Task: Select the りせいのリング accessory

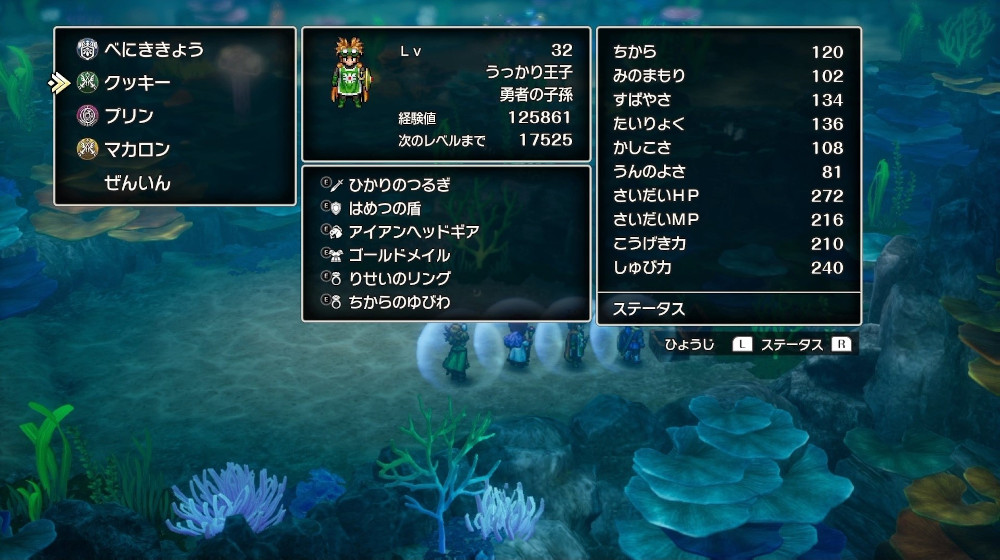Action: tap(399, 278)
